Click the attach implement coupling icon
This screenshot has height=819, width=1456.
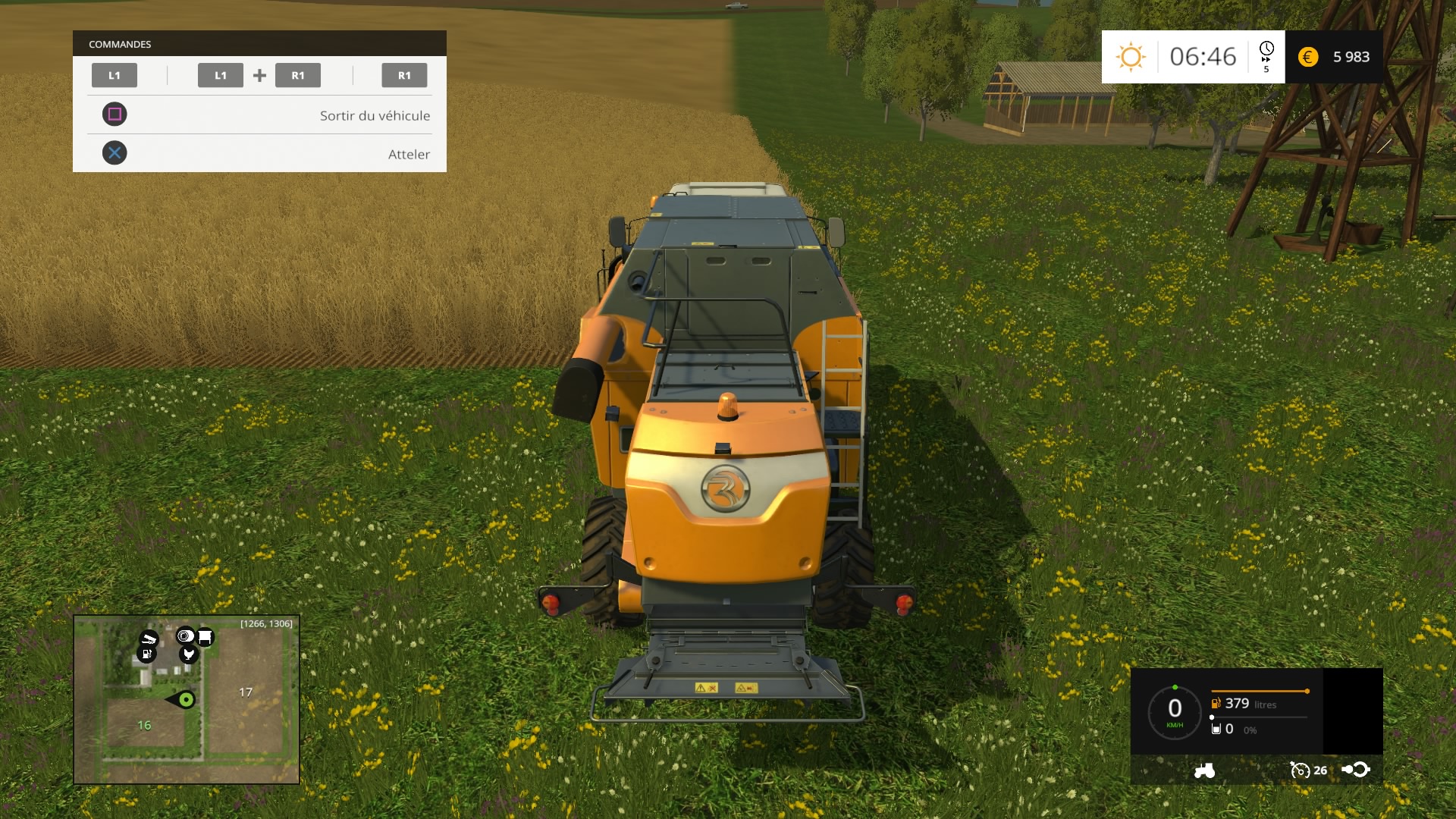[x=1356, y=770]
